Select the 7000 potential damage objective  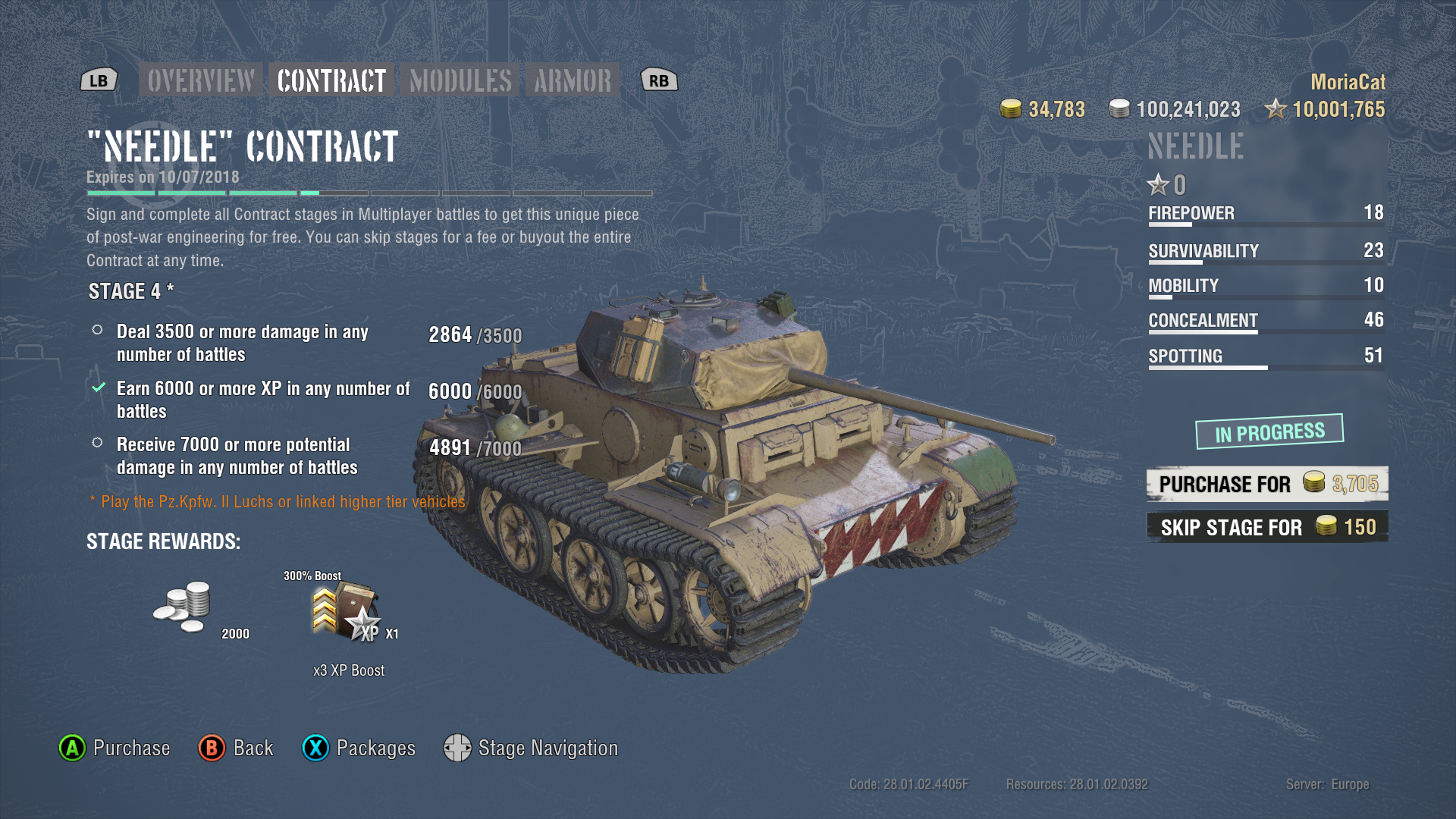pyautogui.click(x=237, y=456)
